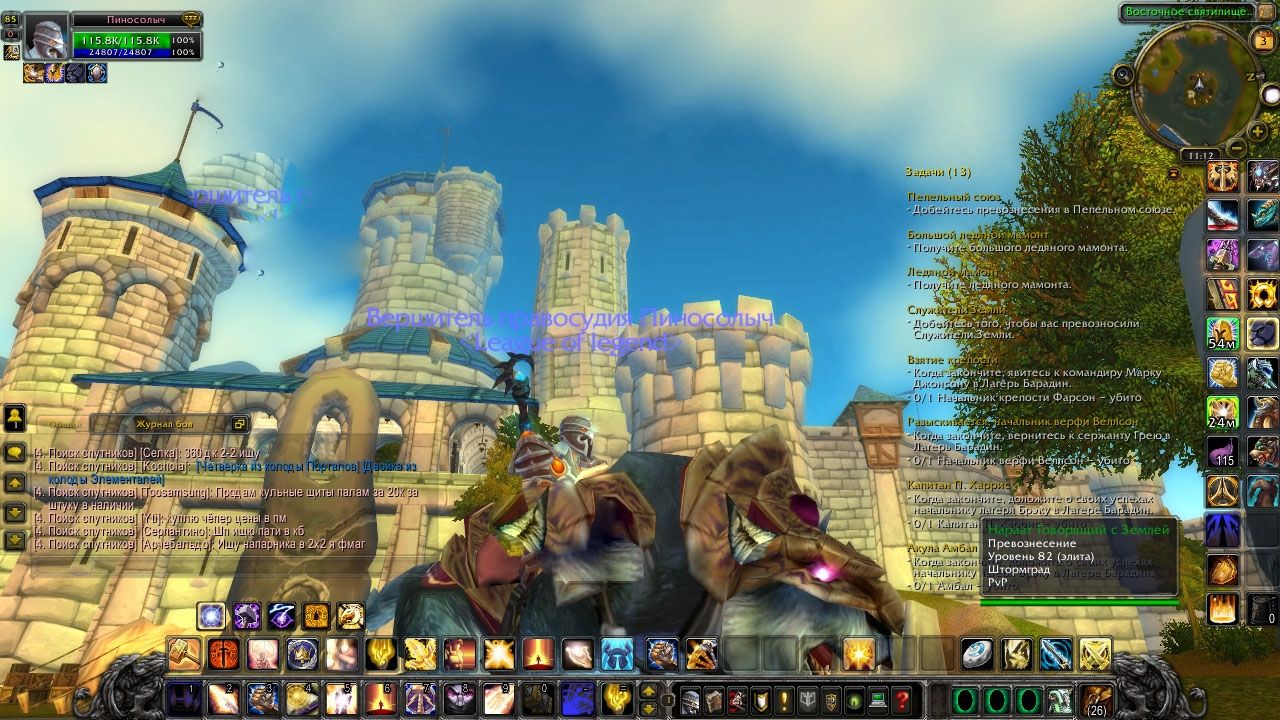This screenshot has width=1280, height=720.
Task: Activate the hammer ability on the upper action bar
Action: coord(184,653)
